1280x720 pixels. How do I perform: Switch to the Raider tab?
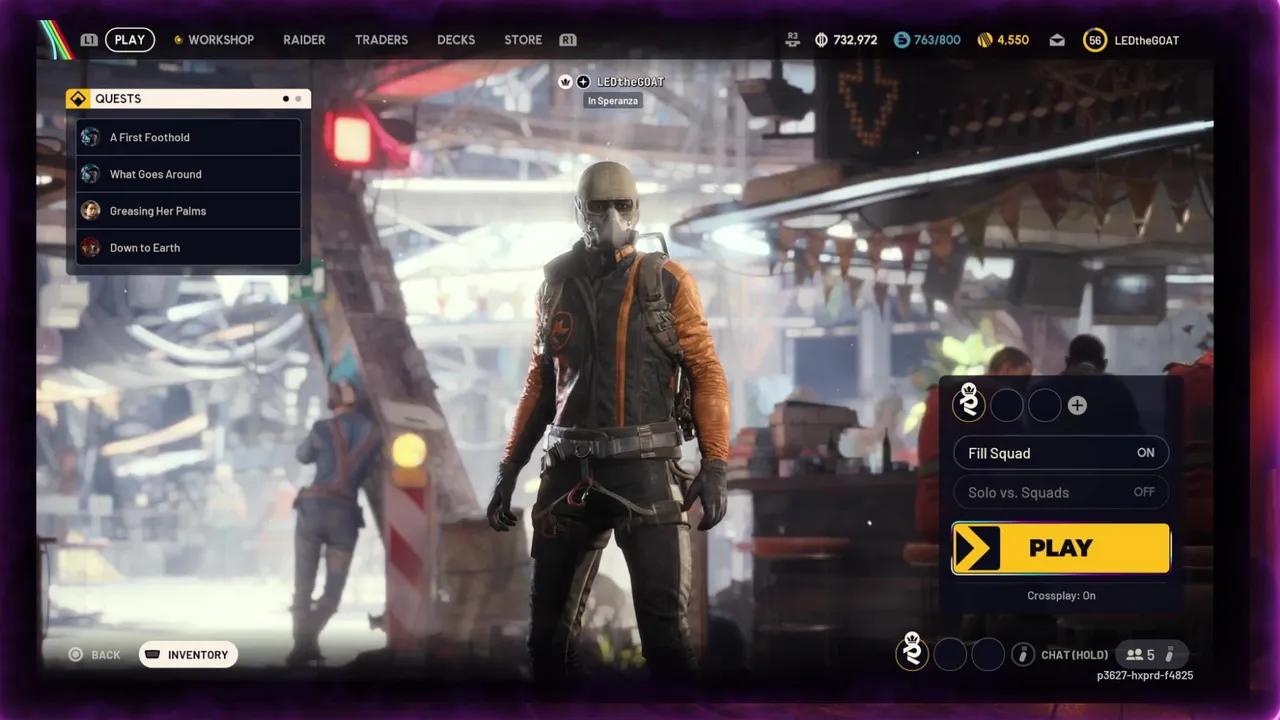[304, 40]
